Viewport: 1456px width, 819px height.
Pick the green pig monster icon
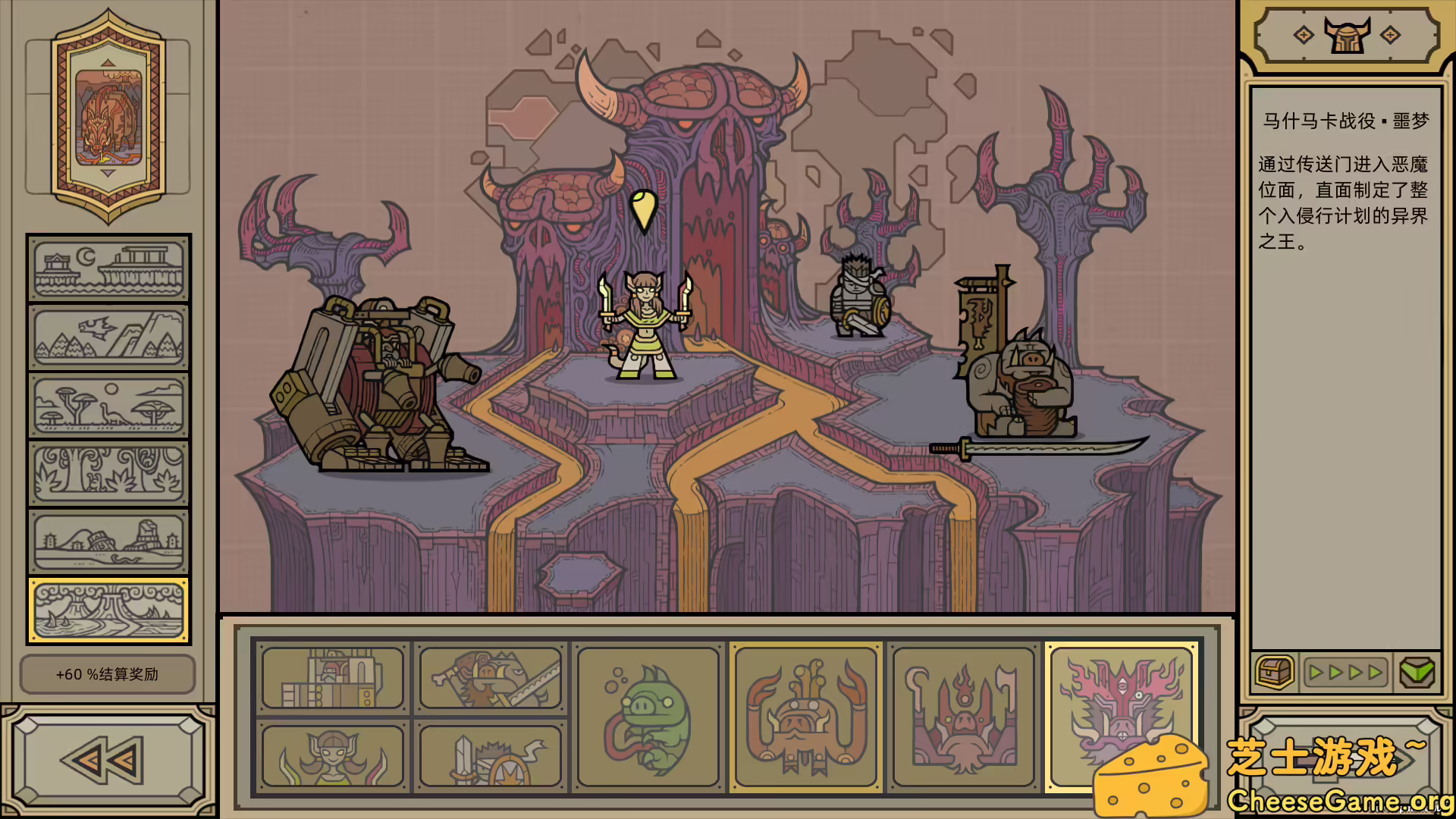pos(647,717)
